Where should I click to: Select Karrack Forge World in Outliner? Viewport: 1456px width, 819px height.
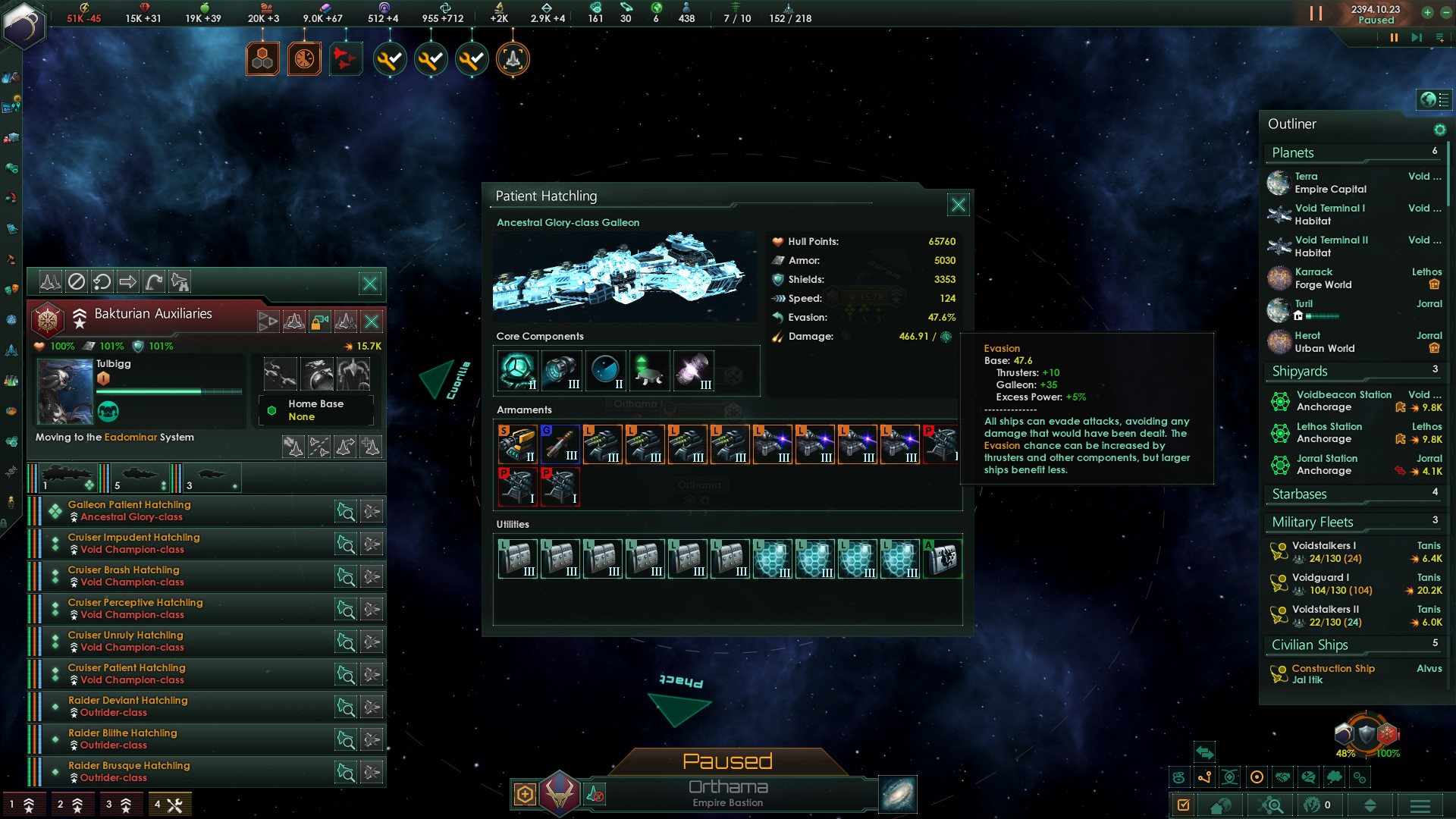click(1323, 278)
